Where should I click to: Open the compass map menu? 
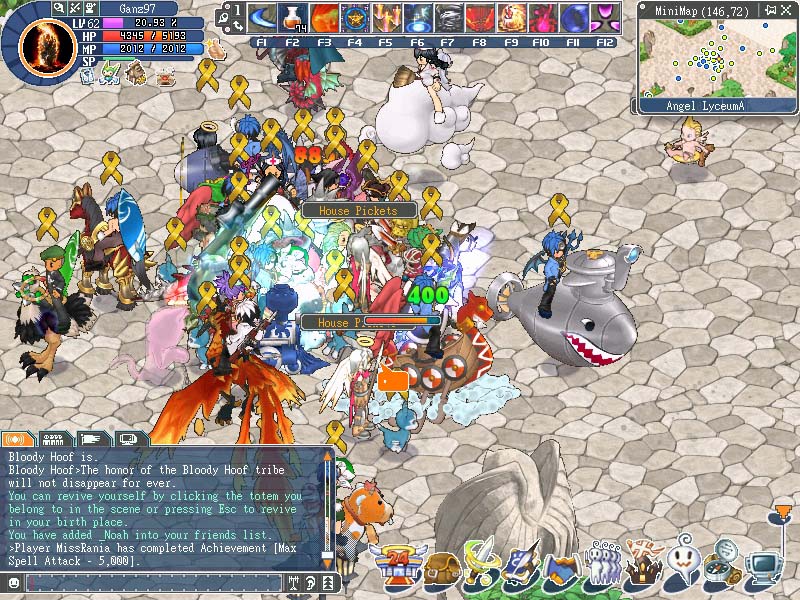pyautogui.click(x=722, y=567)
